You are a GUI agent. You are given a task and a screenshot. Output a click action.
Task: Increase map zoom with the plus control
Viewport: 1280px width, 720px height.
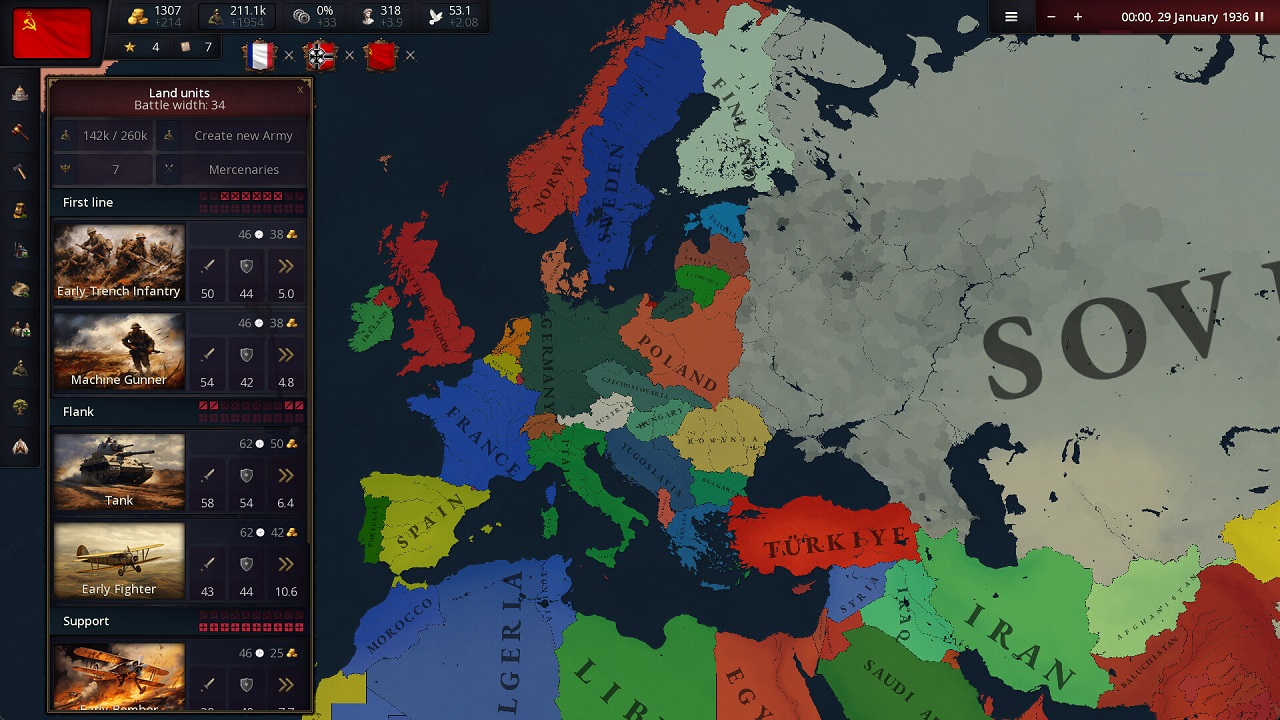pyautogui.click(x=1076, y=17)
